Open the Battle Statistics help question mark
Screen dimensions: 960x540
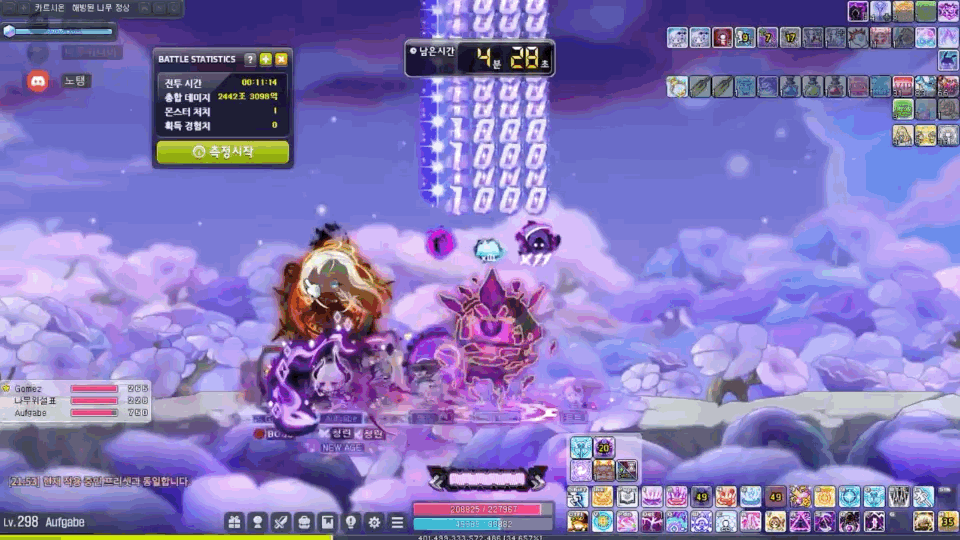(251, 60)
